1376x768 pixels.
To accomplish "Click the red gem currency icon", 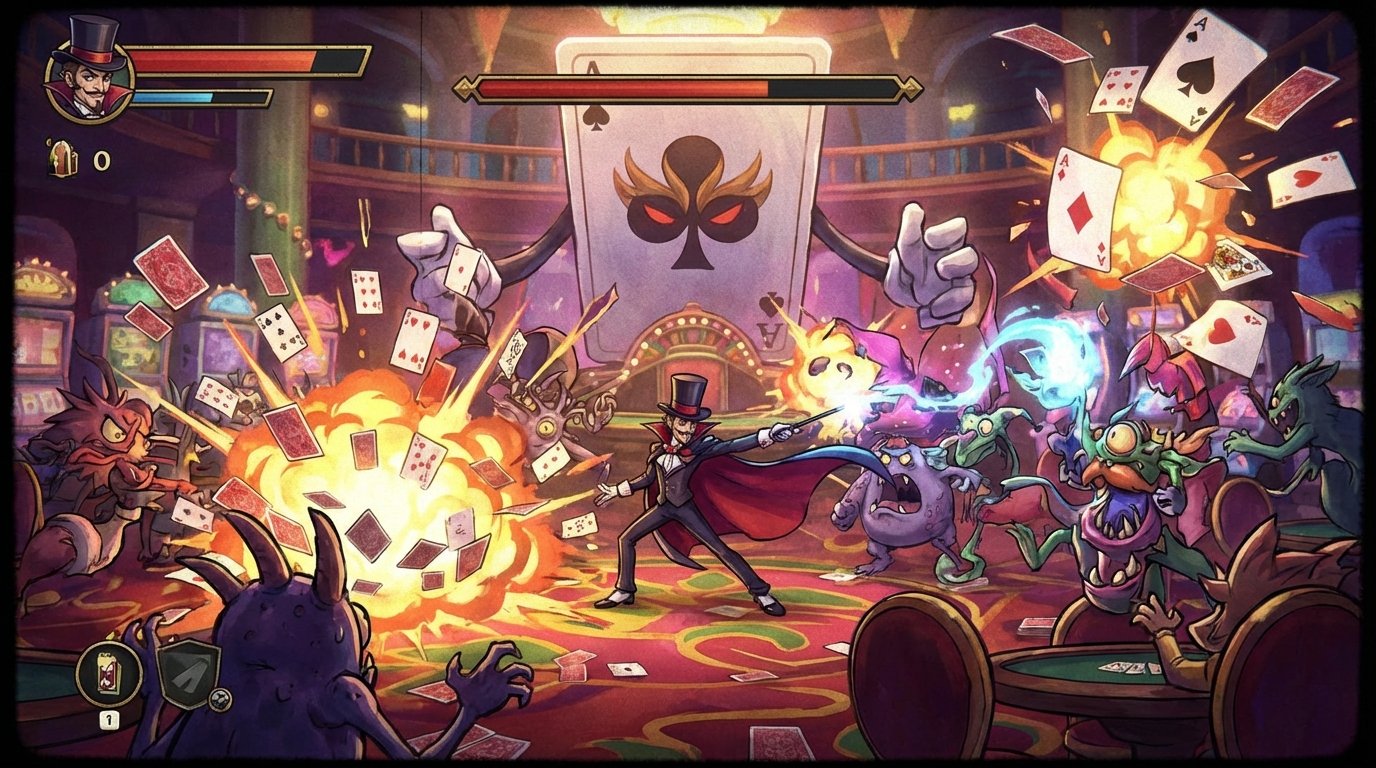I will (62, 158).
